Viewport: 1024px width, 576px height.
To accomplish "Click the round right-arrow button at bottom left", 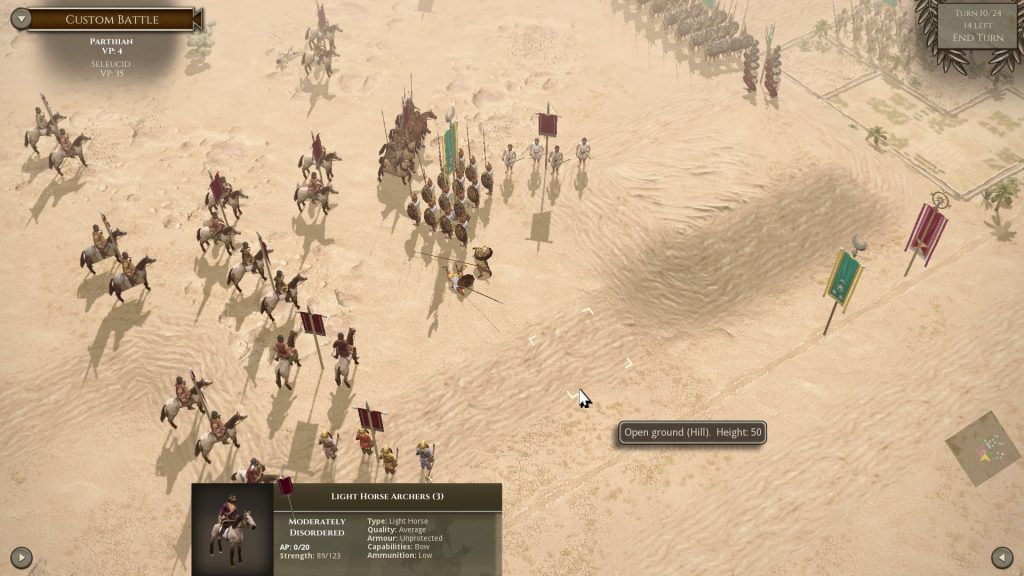I will point(21,556).
